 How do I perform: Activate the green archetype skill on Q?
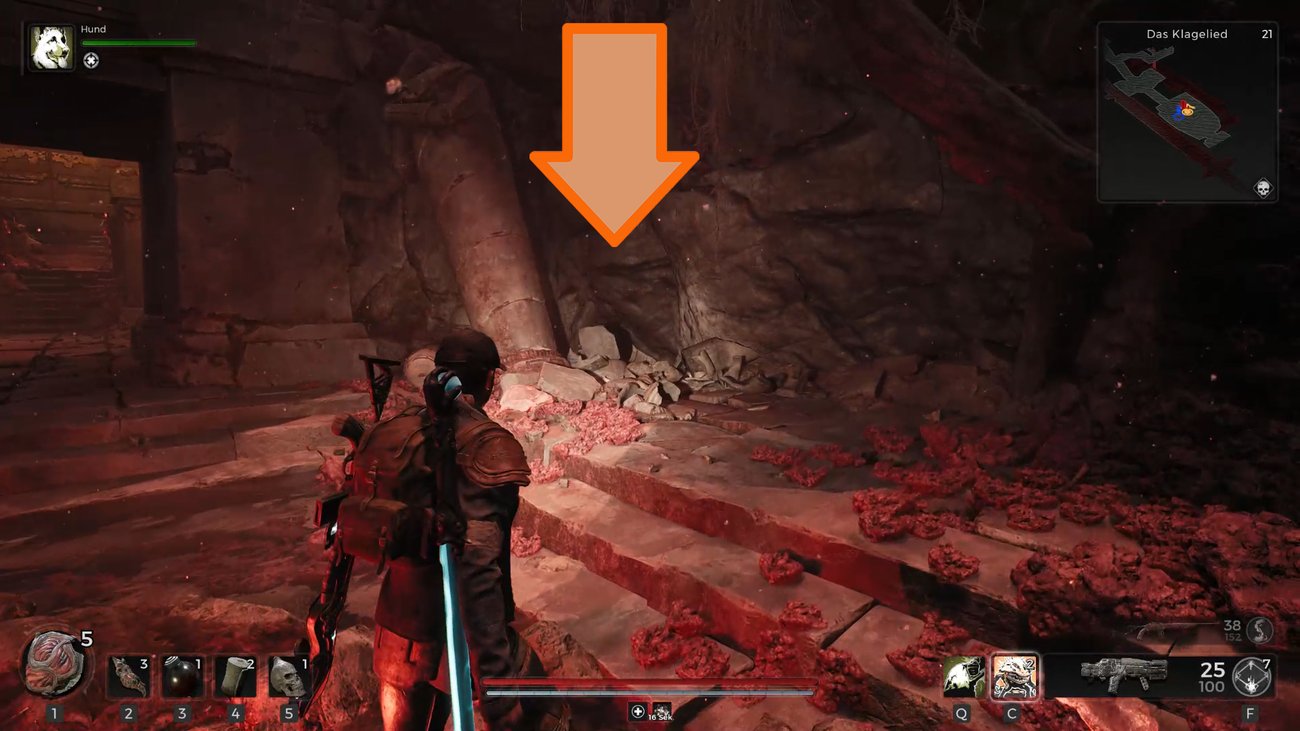pyautogui.click(x=963, y=677)
